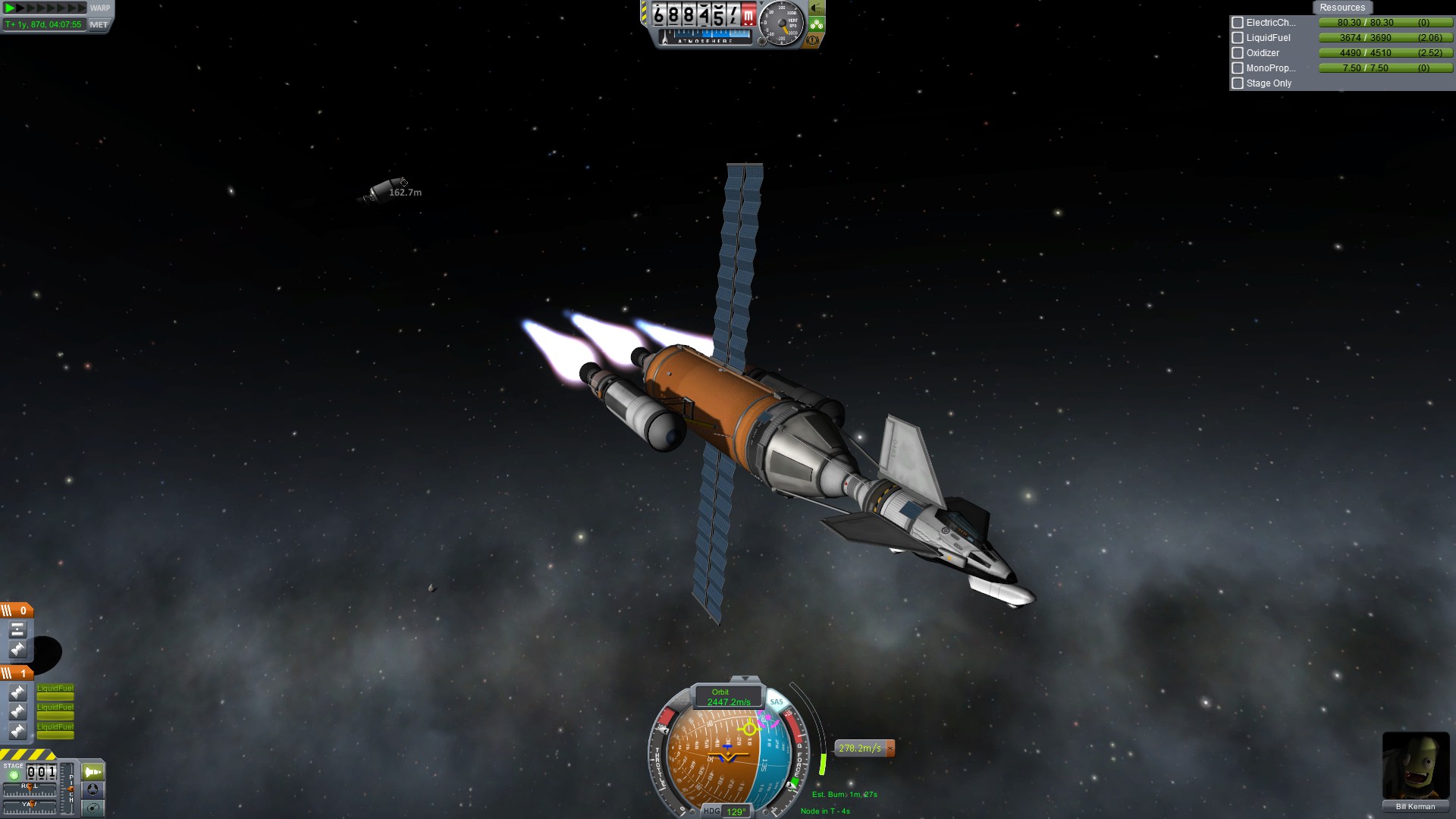Delete the maneuver node with the X button
Screen dimensions: 1456x819
point(890,748)
